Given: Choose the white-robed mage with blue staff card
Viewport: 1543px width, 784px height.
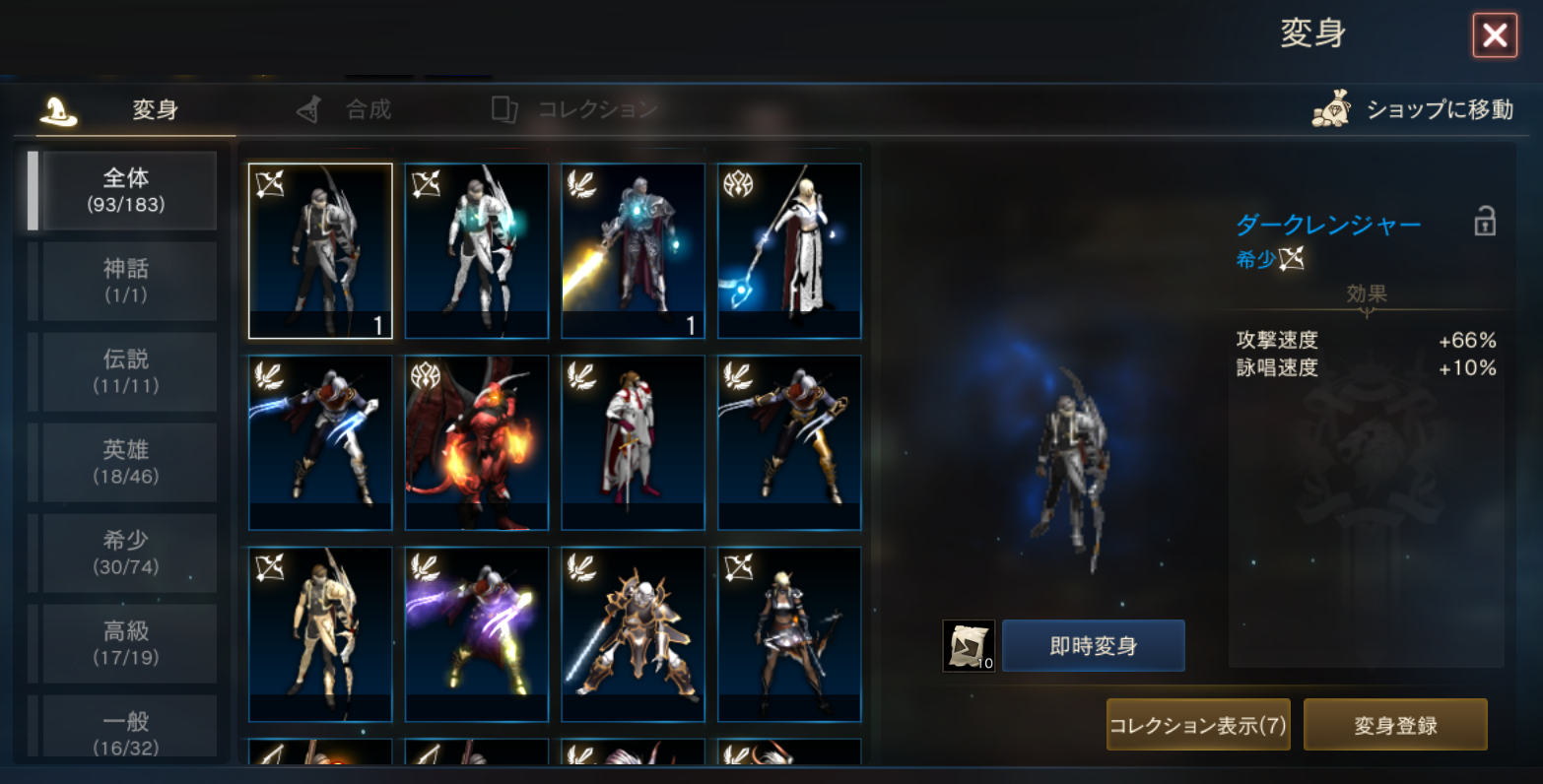Looking at the screenshot, I should click(x=789, y=251).
